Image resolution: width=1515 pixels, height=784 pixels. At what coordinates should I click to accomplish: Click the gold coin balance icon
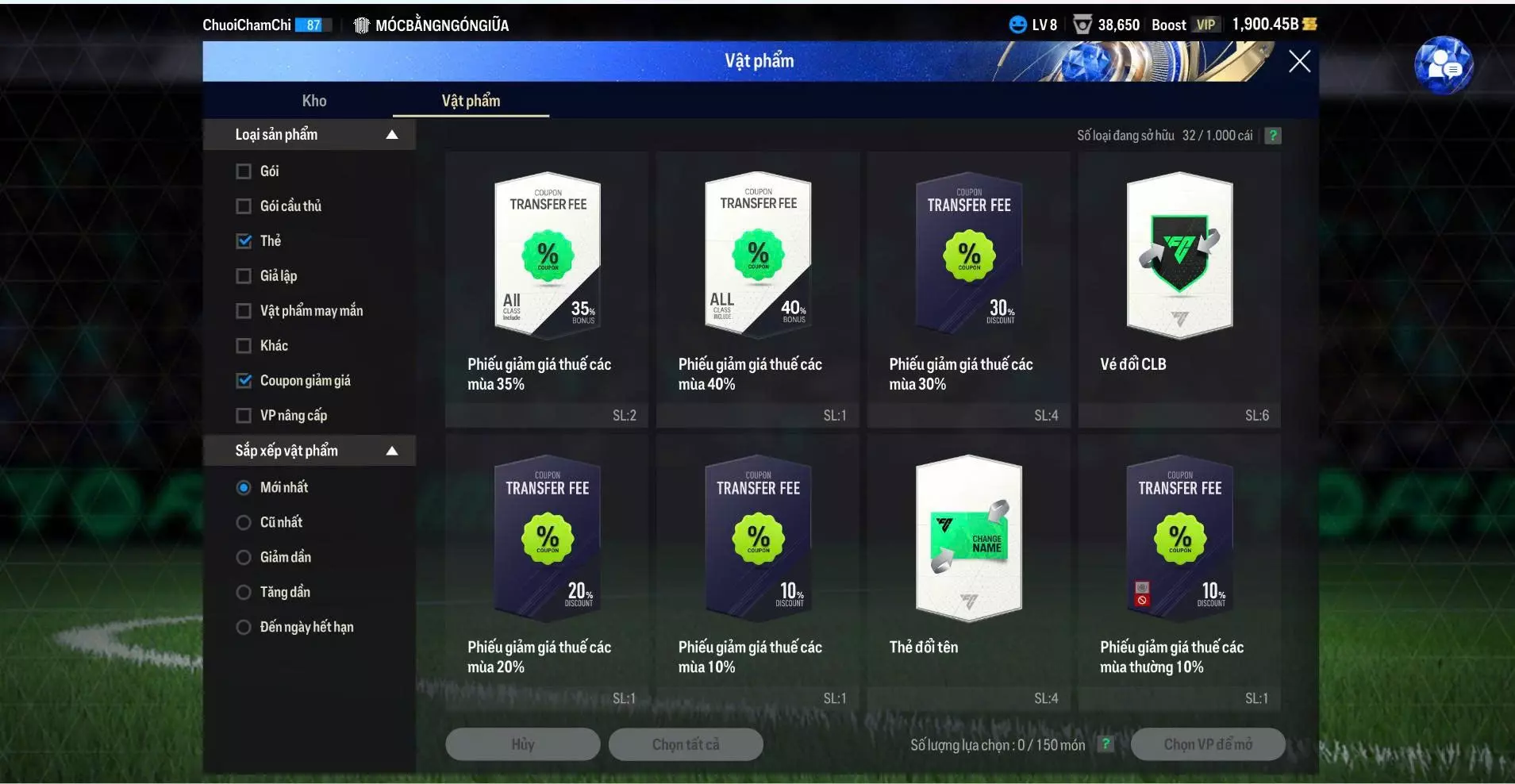pyautogui.click(x=1310, y=24)
